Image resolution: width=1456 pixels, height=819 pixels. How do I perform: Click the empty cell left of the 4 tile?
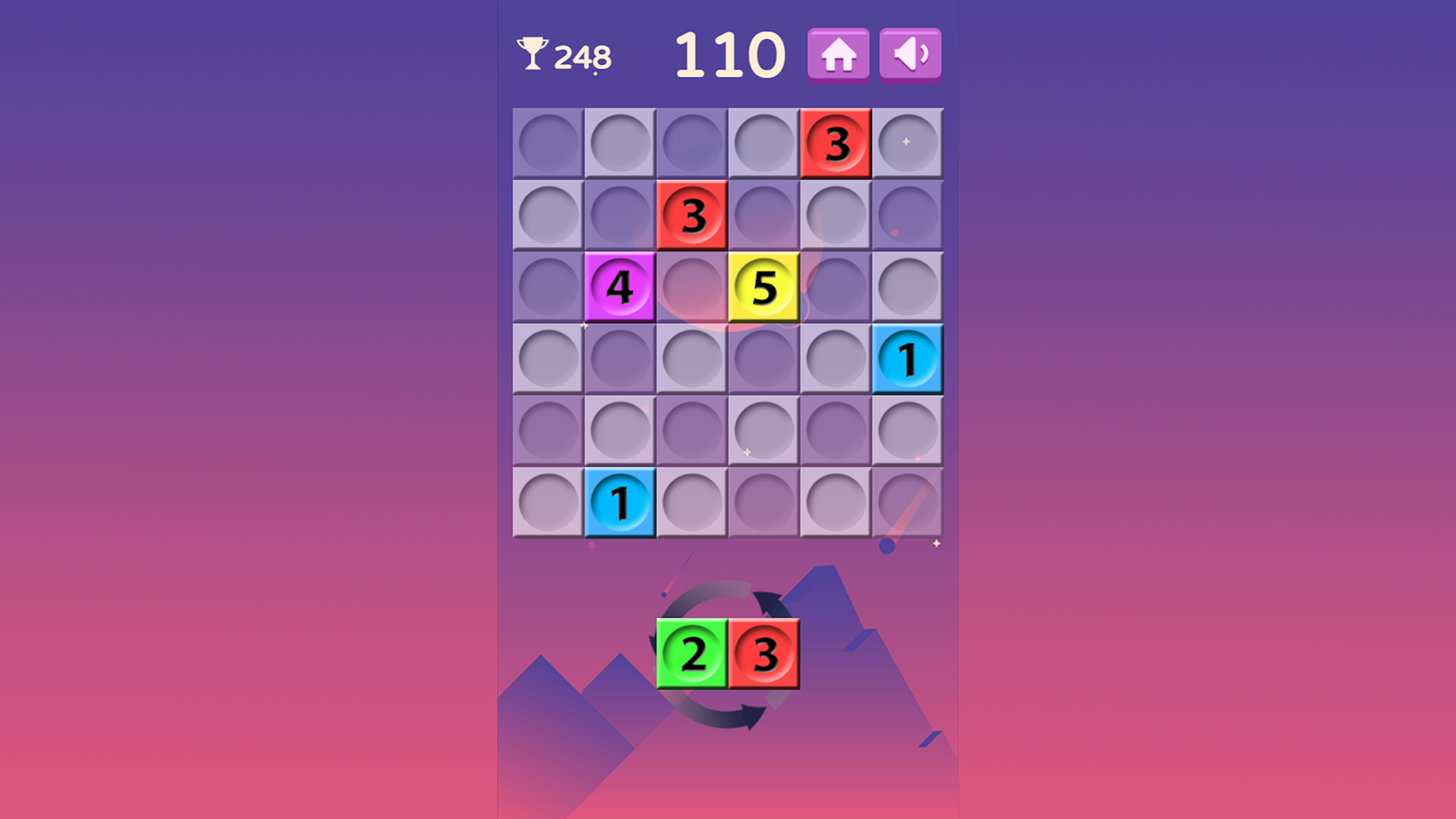(548, 287)
